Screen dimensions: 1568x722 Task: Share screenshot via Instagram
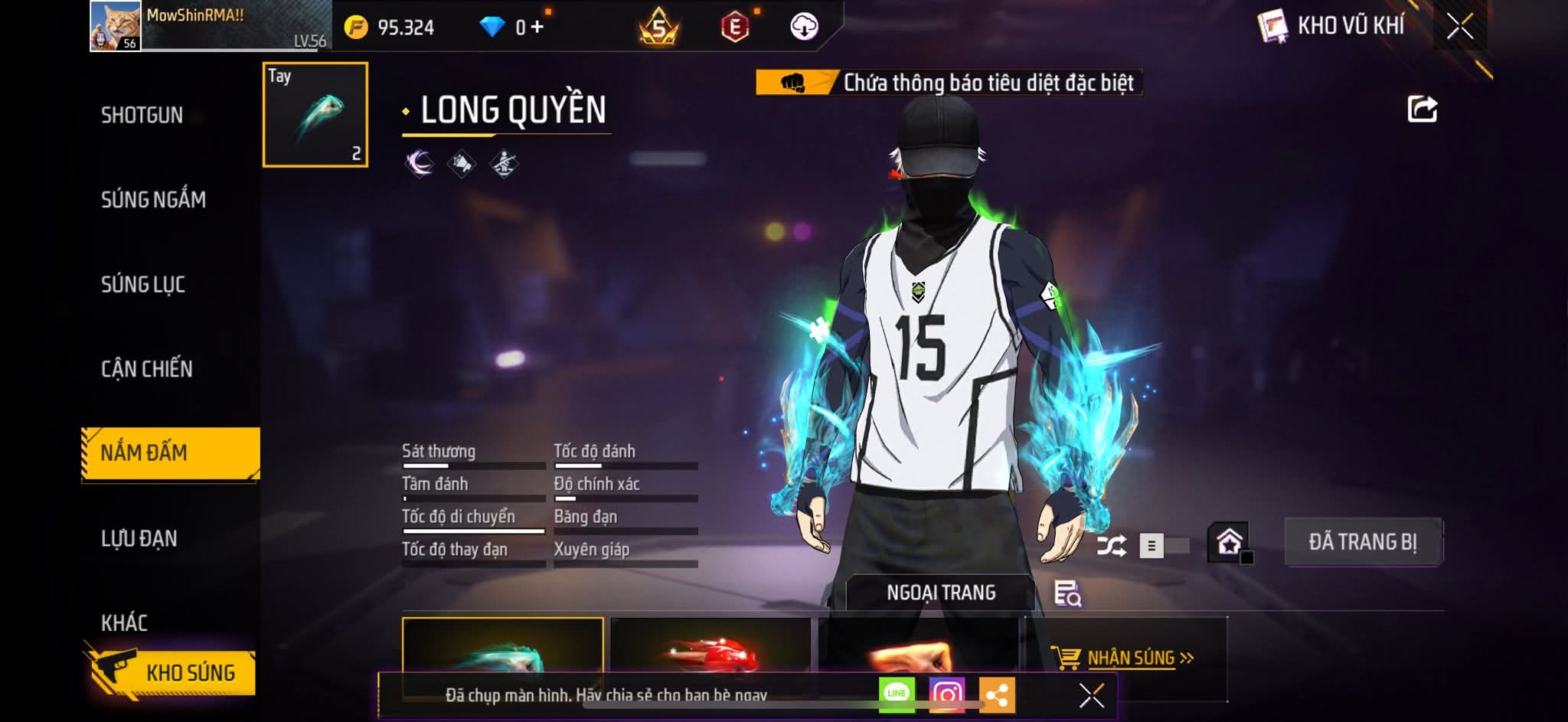(946, 694)
